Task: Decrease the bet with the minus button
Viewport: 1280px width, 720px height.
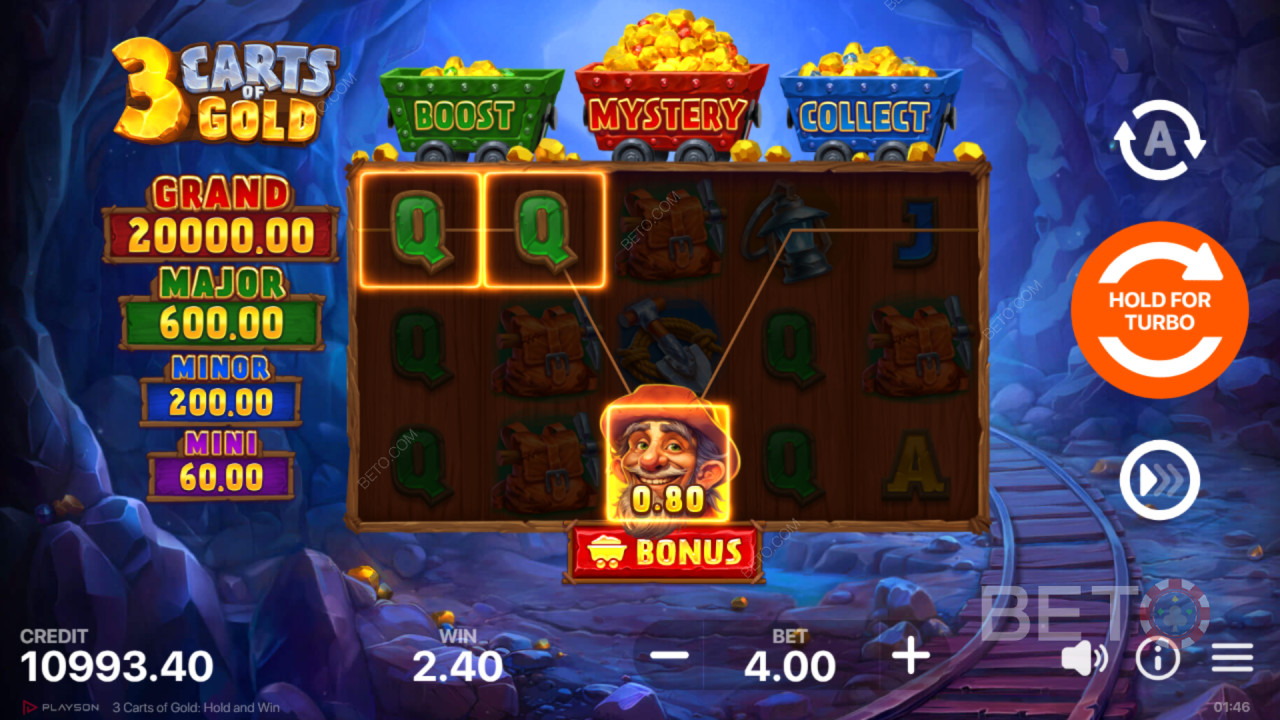Action: click(x=669, y=657)
